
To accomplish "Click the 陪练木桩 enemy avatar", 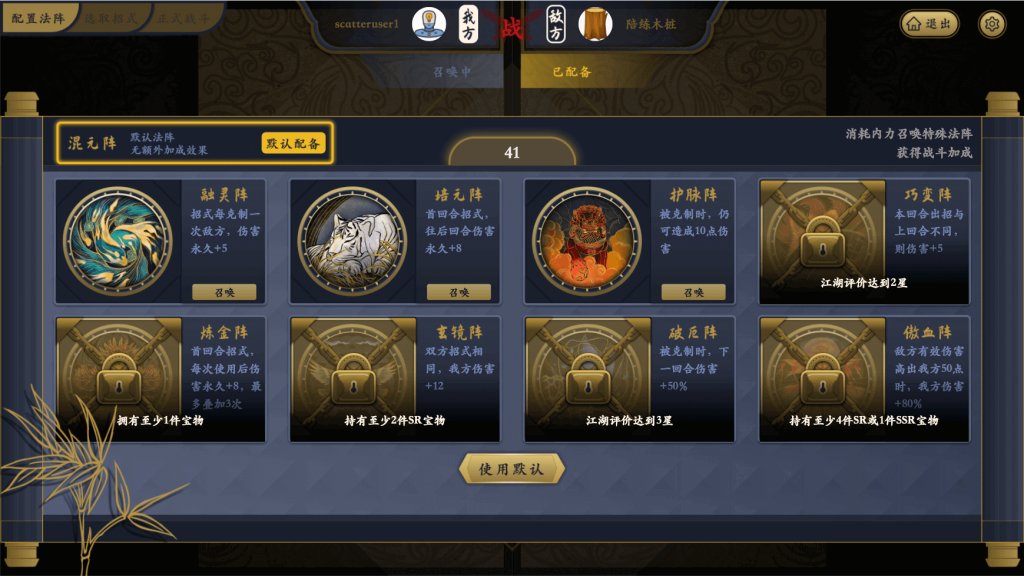I will point(595,23).
